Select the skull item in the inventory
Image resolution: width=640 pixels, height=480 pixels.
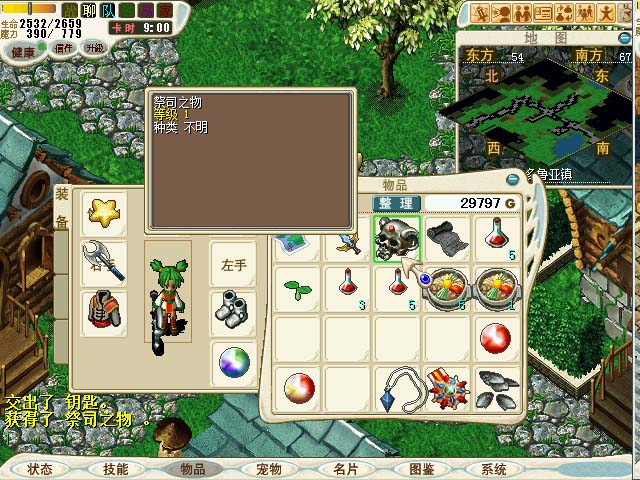click(397, 240)
